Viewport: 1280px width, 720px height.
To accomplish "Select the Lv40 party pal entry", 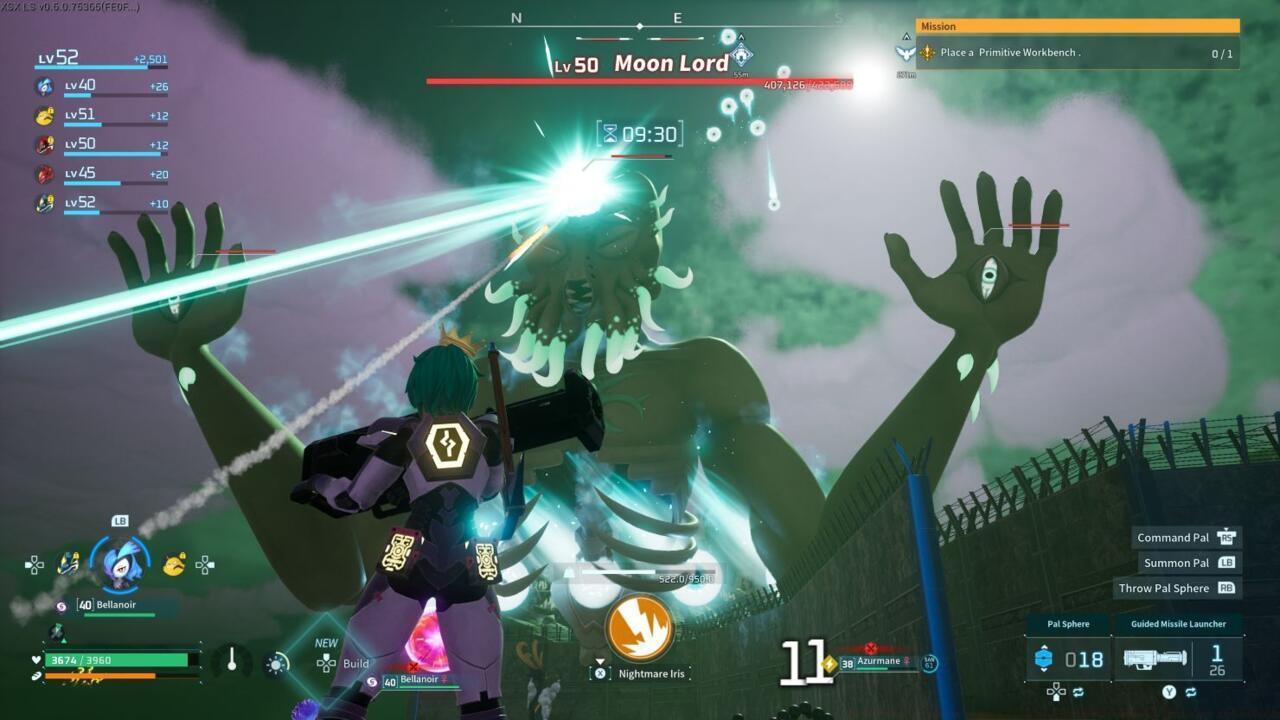I will 100,87.
